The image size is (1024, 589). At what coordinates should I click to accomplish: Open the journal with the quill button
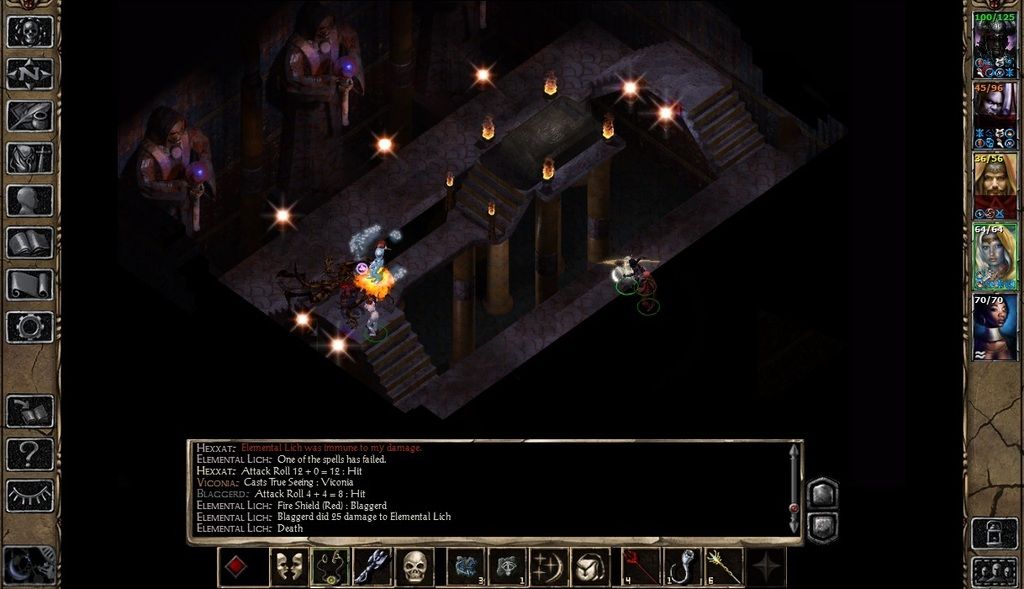tap(30, 116)
